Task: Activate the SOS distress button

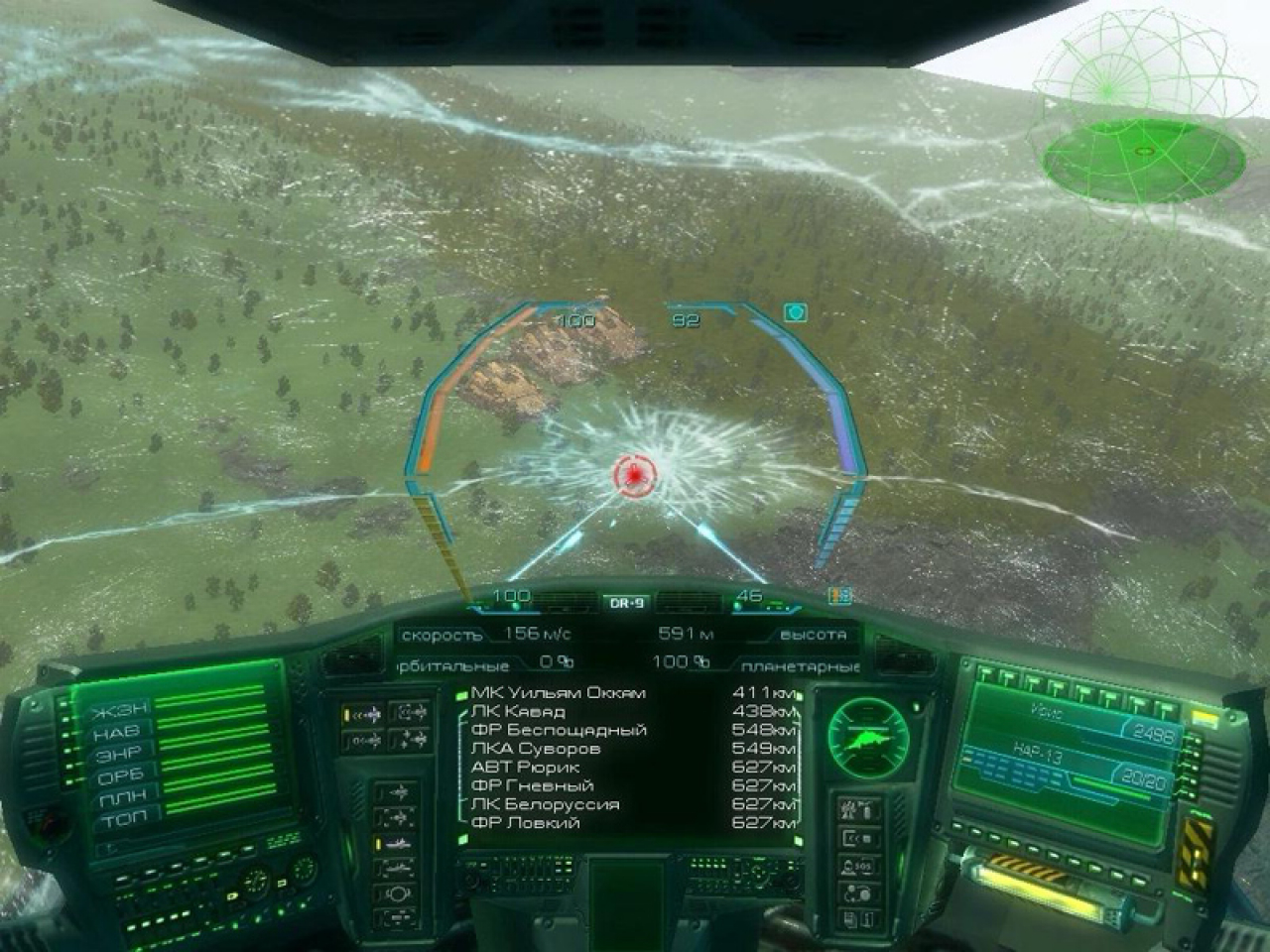Action: click(857, 866)
